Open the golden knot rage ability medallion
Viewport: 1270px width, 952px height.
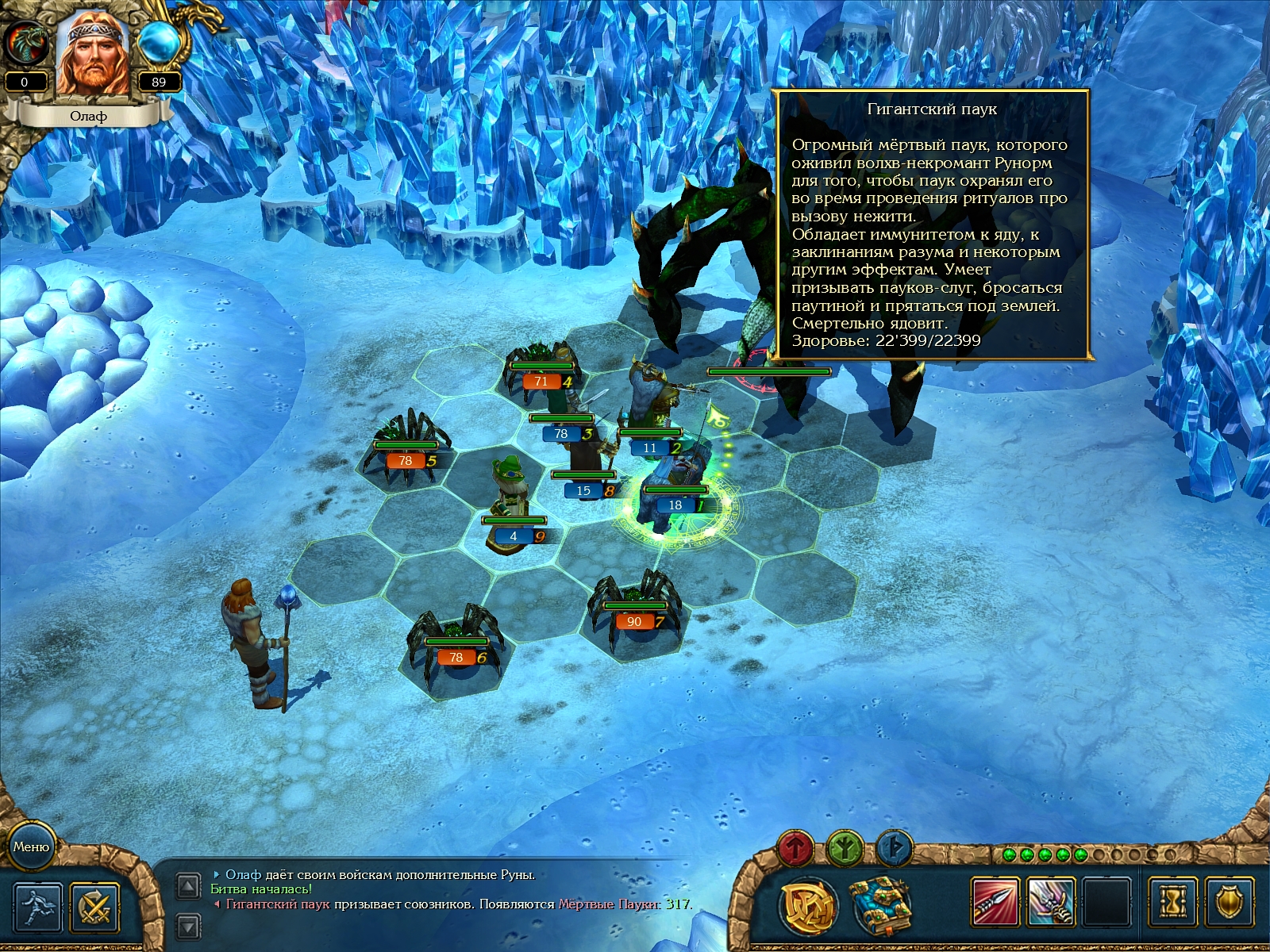[x=810, y=904]
